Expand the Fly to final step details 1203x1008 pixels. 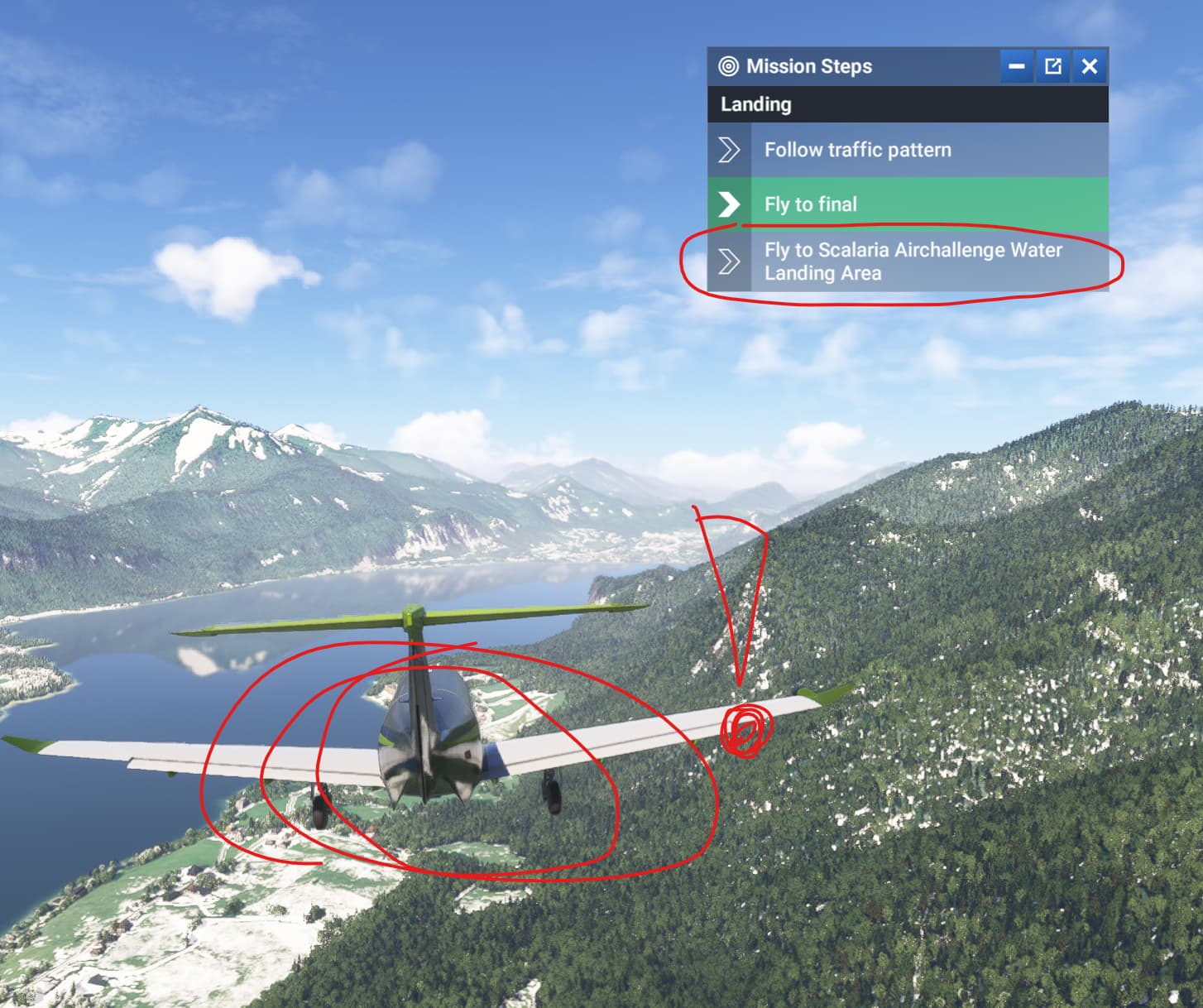809,204
